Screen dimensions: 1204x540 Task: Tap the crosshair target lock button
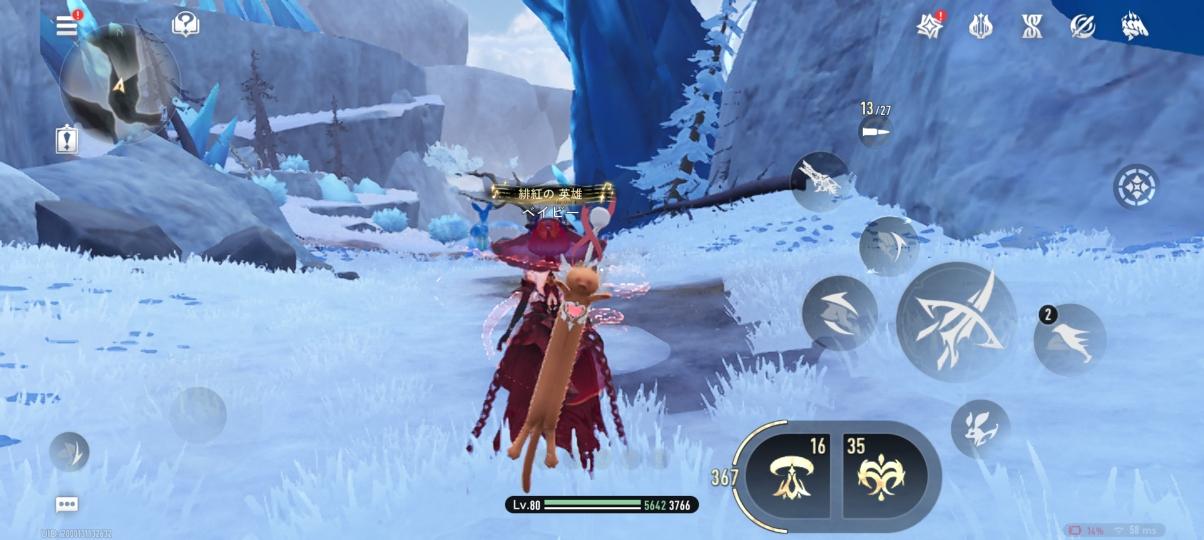(x=1136, y=186)
